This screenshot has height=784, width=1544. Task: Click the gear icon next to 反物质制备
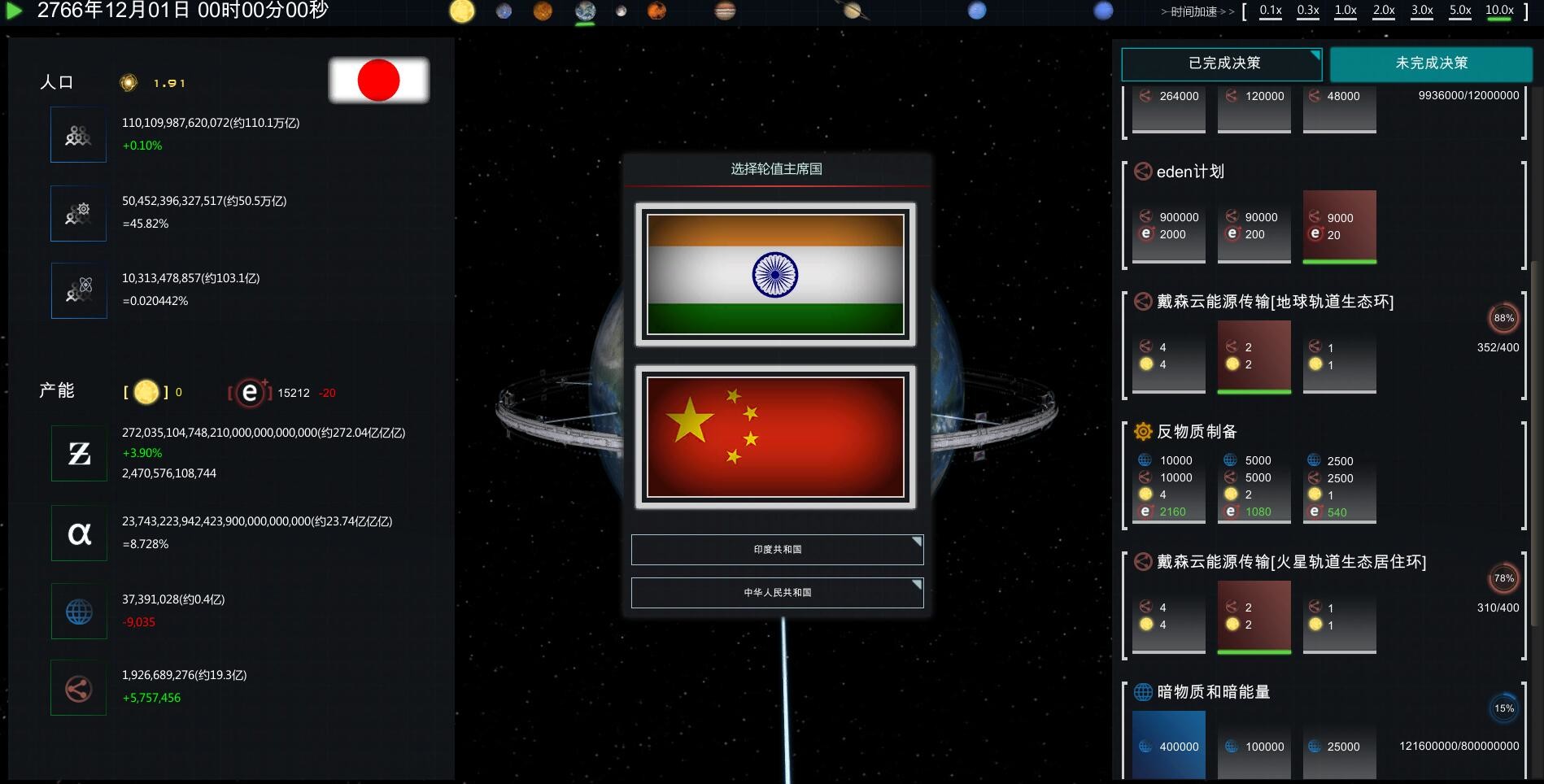coord(1141,431)
